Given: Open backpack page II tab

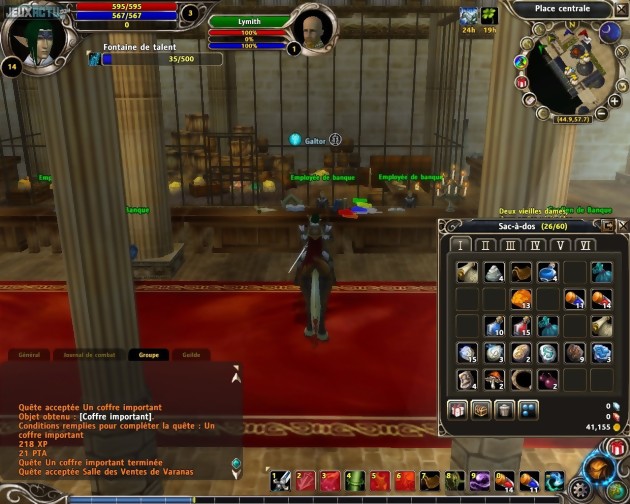Looking at the screenshot, I should click(x=486, y=246).
